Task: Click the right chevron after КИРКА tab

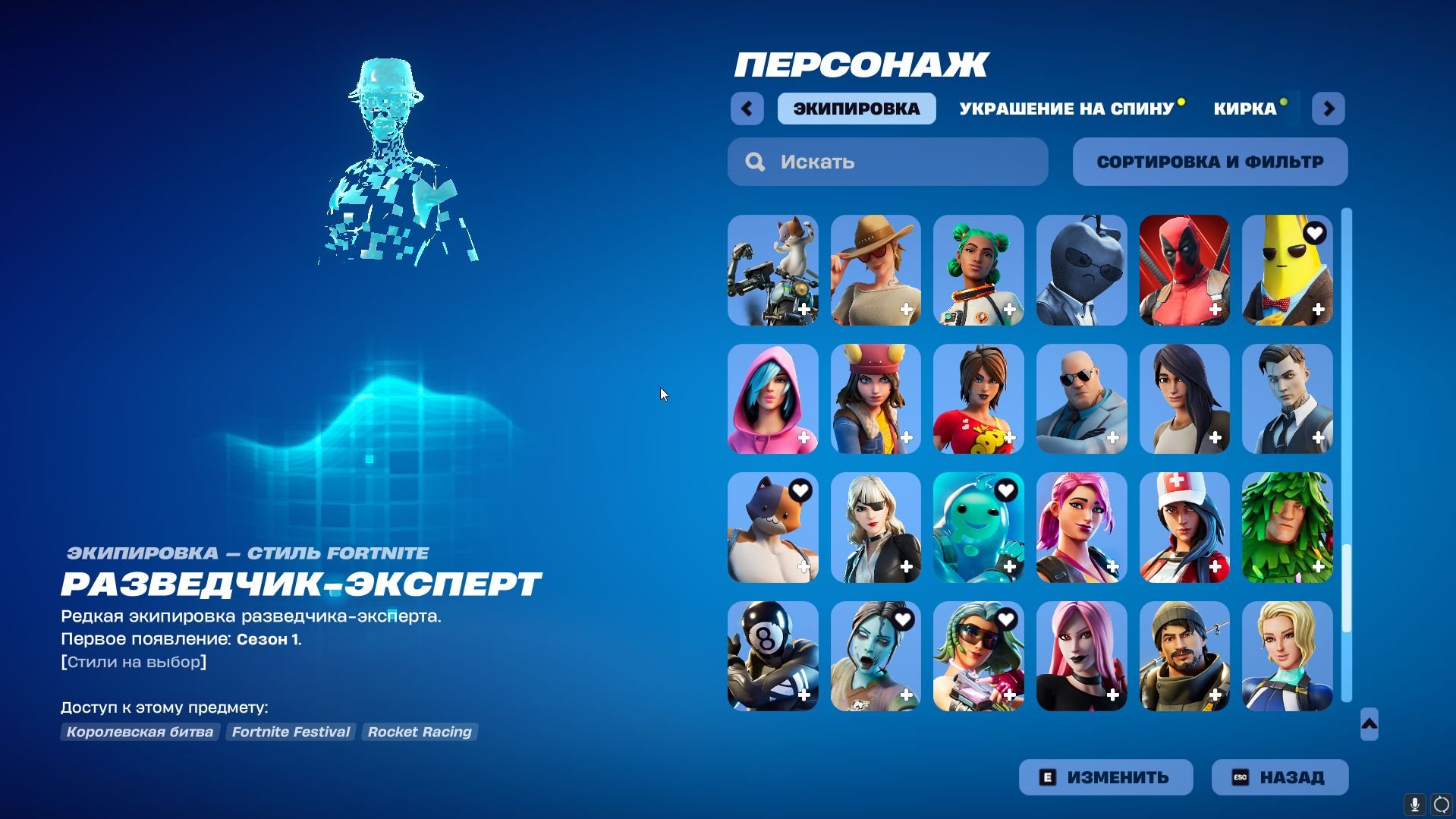Action: pos(1328,109)
